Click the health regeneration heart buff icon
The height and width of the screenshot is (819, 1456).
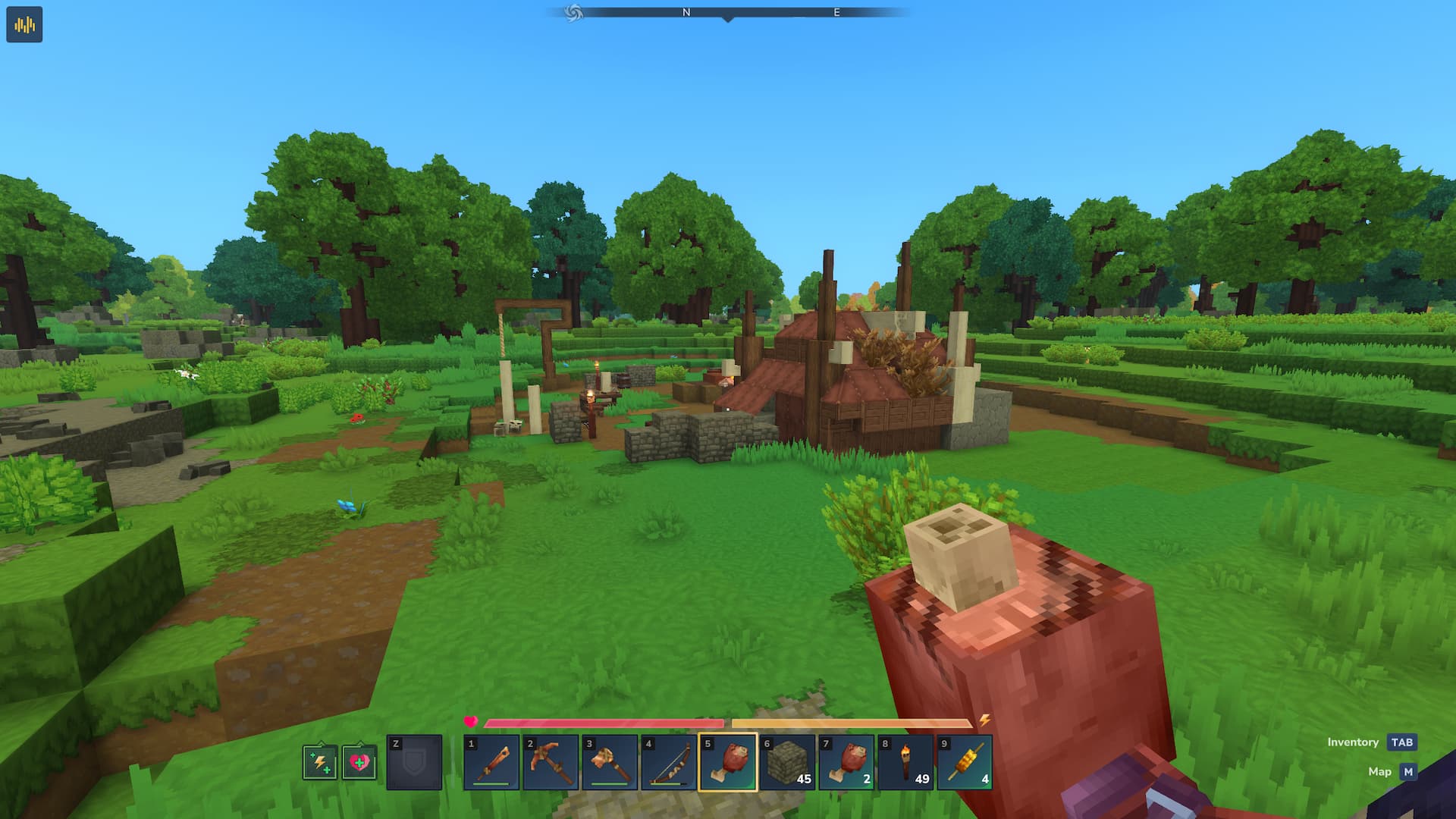[x=359, y=762]
